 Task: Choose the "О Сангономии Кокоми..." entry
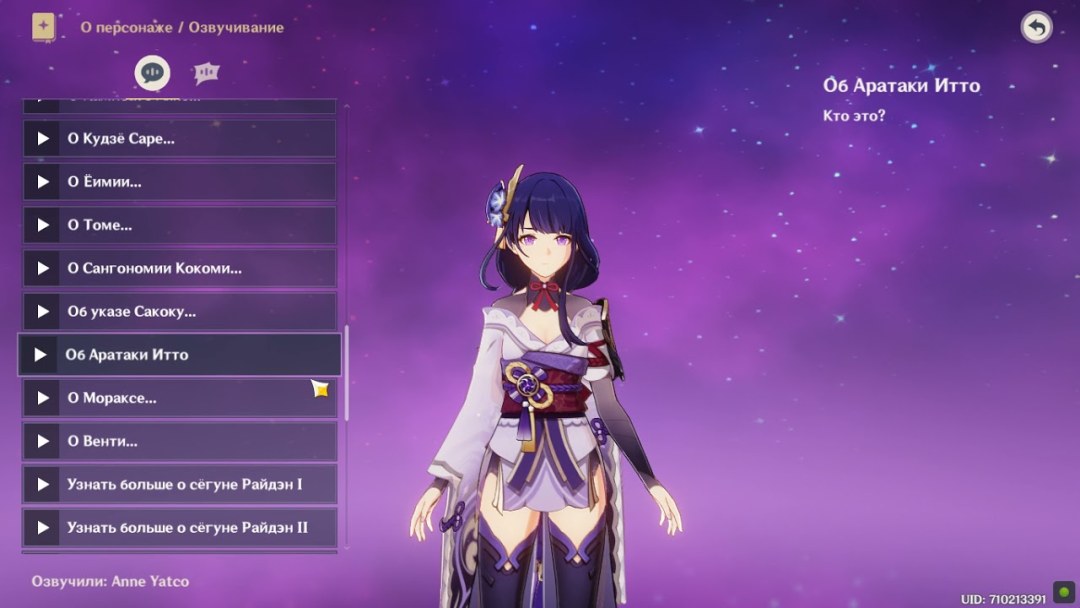tap(180, 268)
